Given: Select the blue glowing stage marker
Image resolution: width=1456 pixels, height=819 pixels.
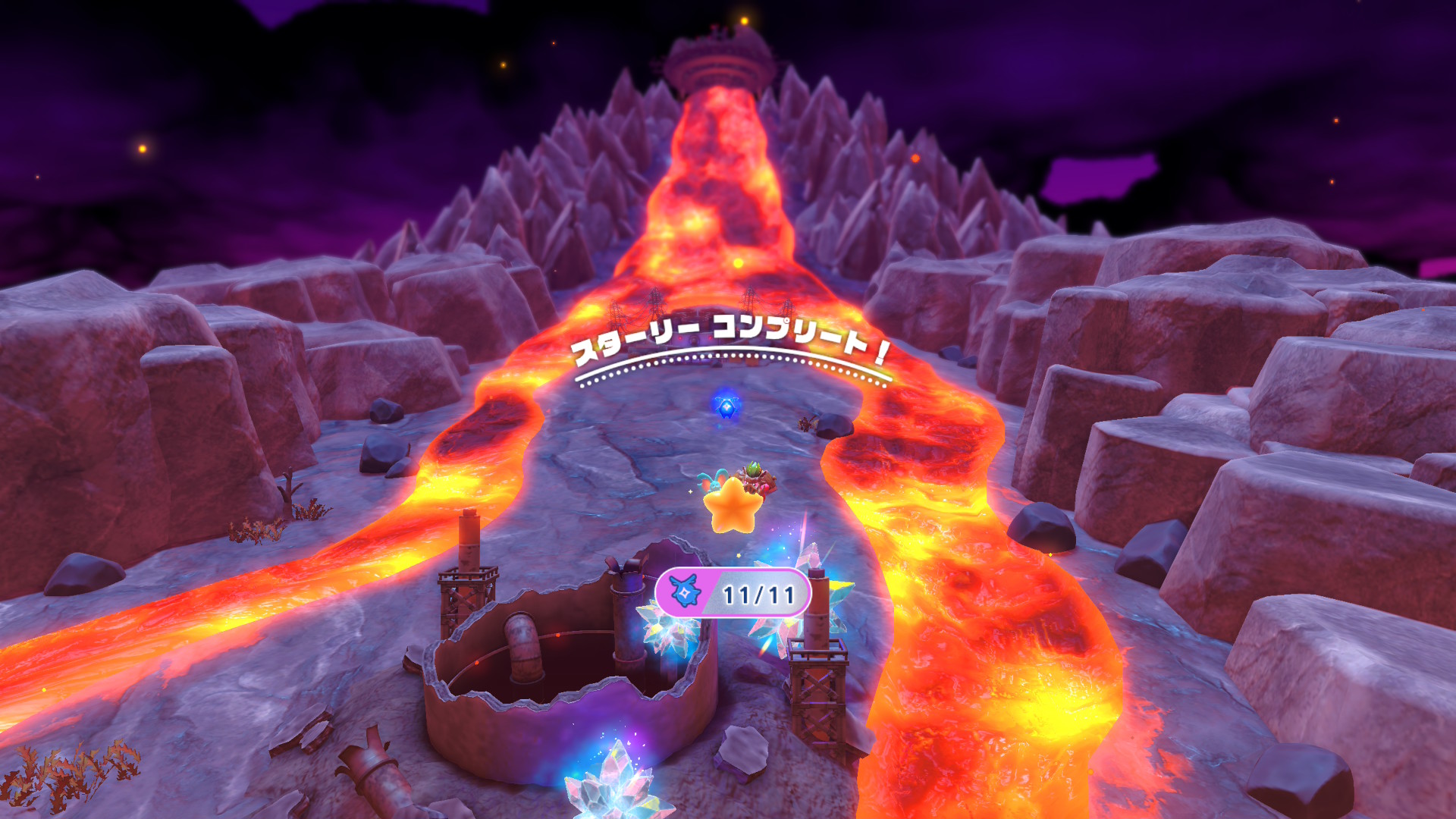Looking at the screenshot, I should [x=726, y=406].
